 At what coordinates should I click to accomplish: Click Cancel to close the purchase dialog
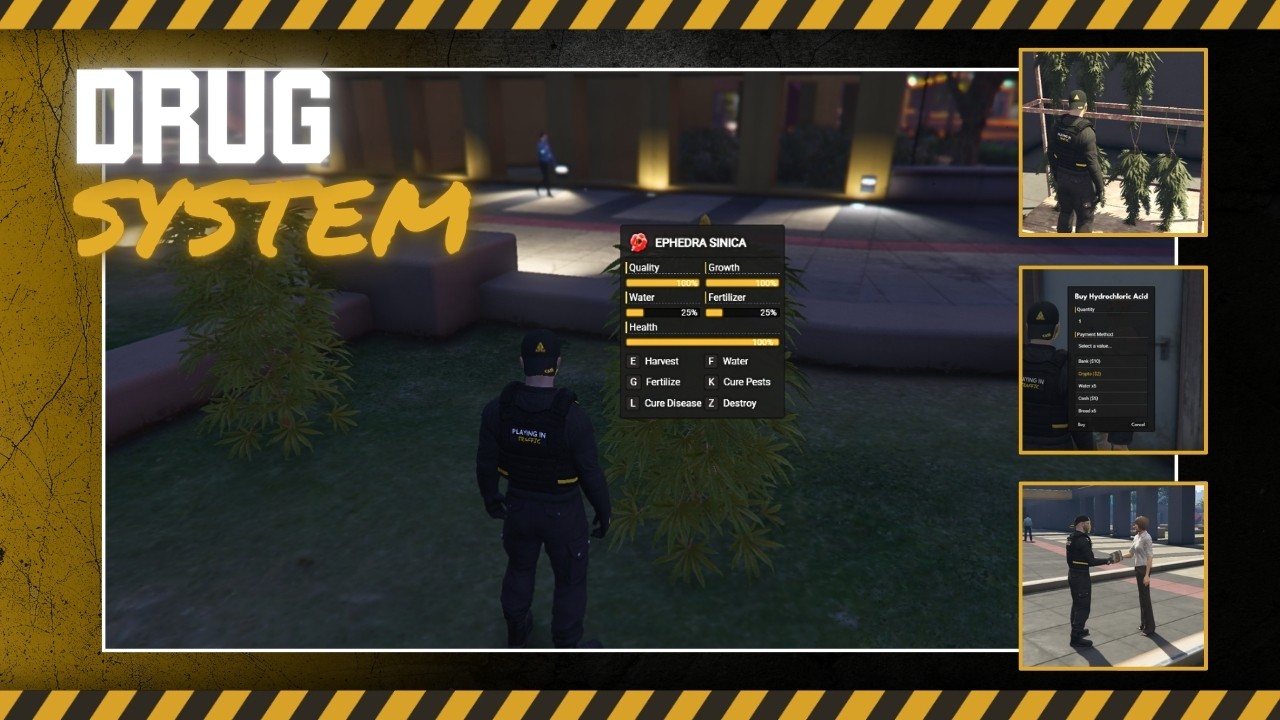click(1139, 425)
